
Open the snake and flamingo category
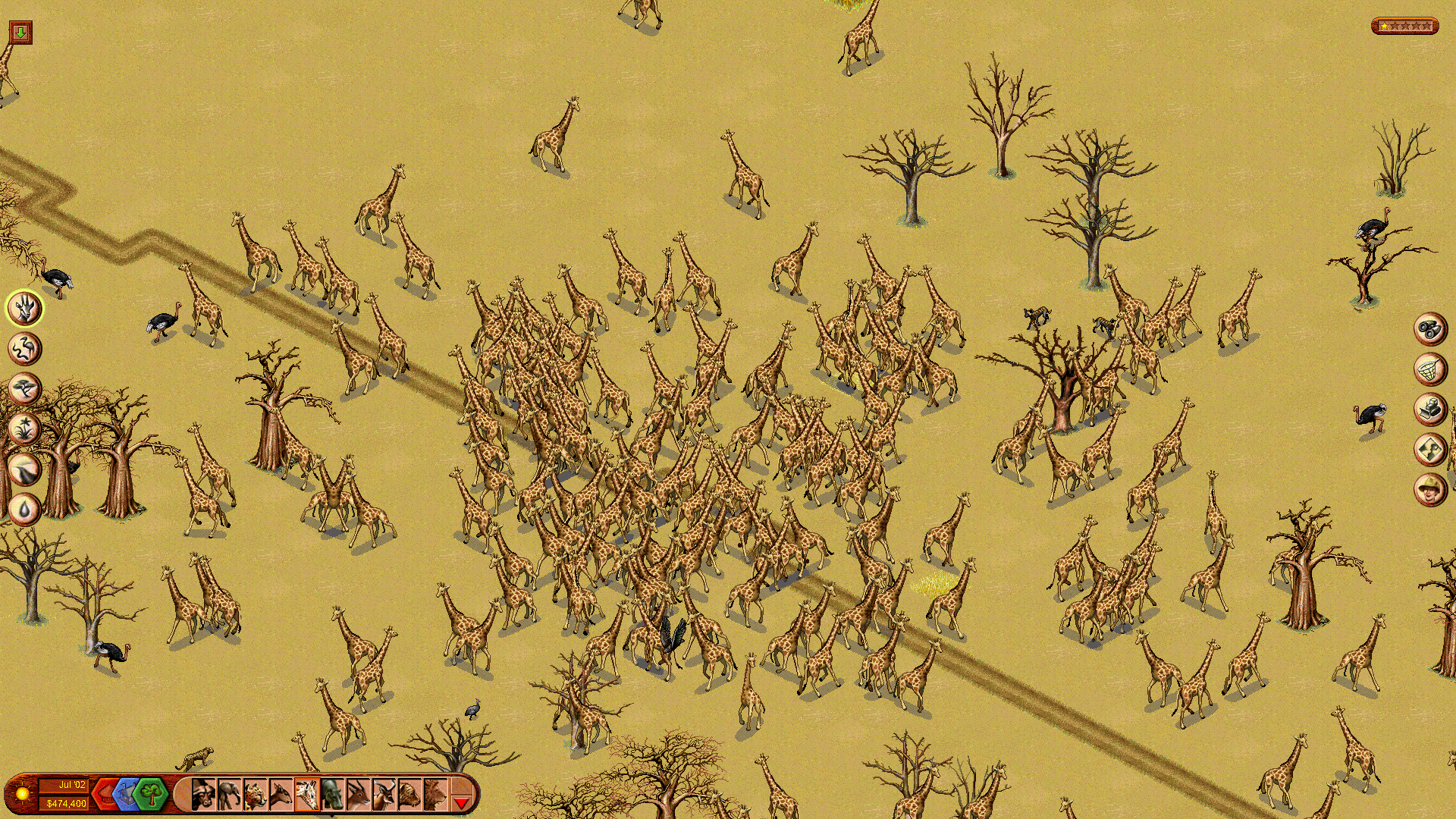(25, 349)
